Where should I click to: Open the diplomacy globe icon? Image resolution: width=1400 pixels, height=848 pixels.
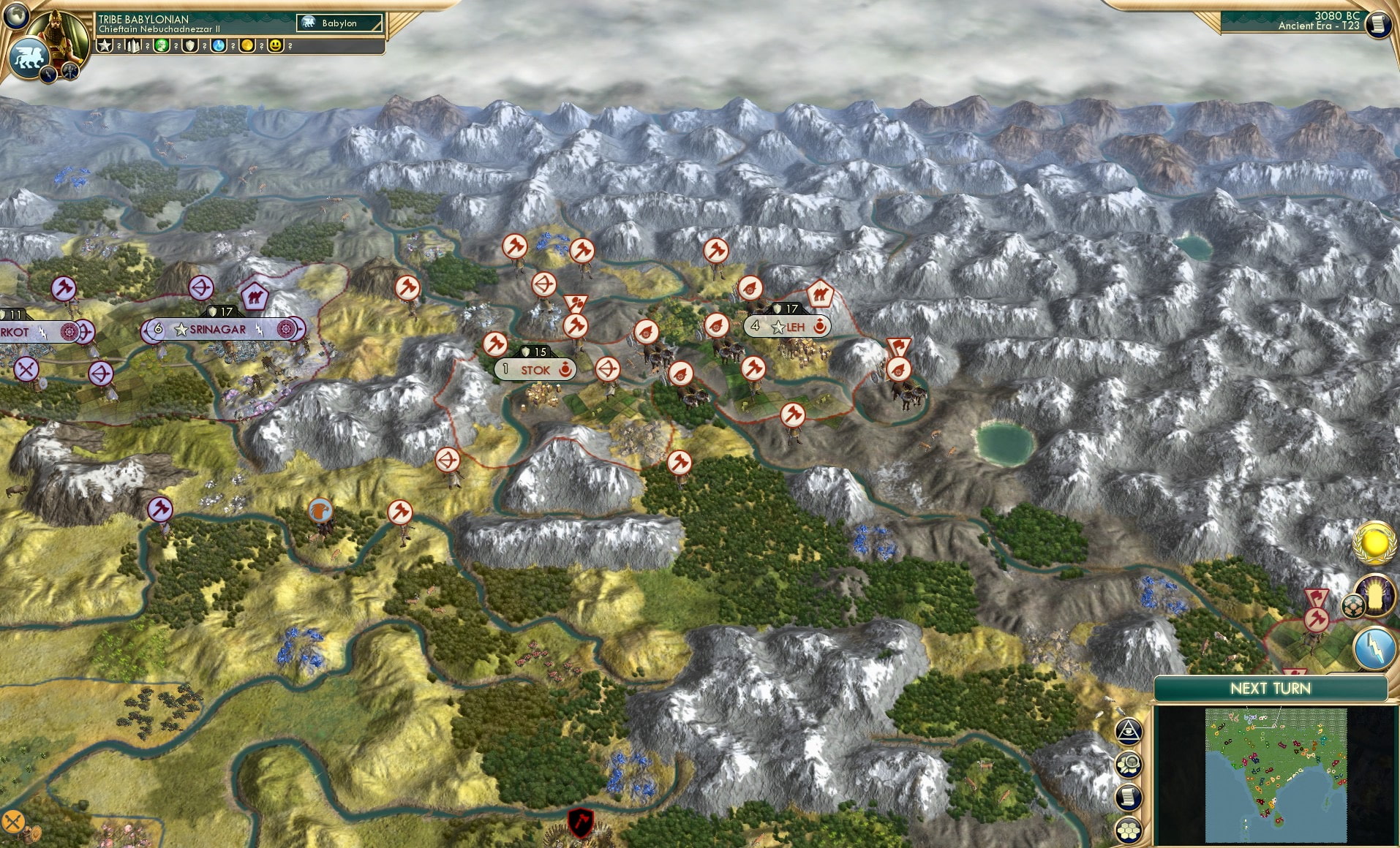coord(16,16)
